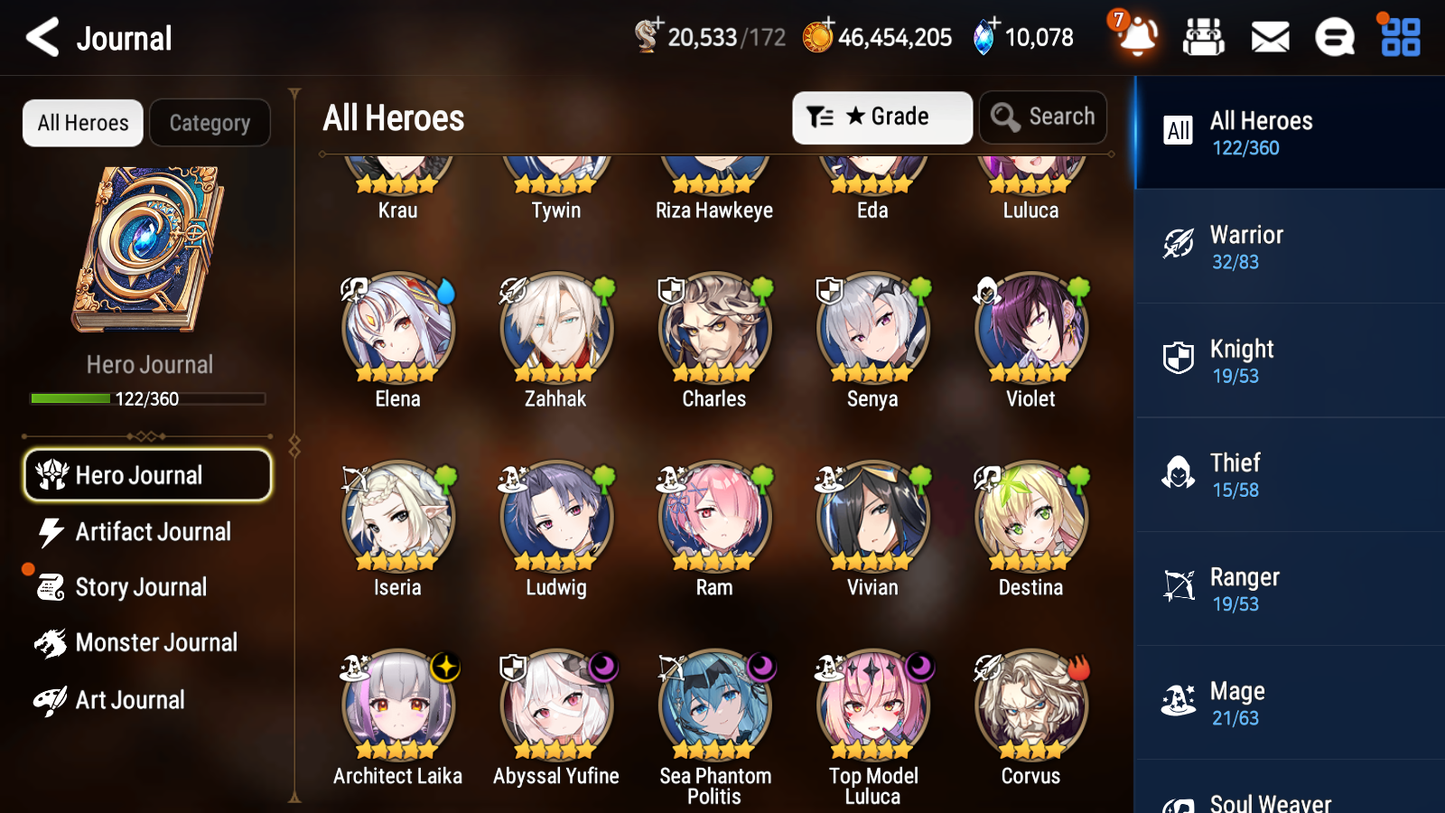Screen dimensions: 1445x813
Task: Switch to the Category tab
Action: tap(210, 122)
